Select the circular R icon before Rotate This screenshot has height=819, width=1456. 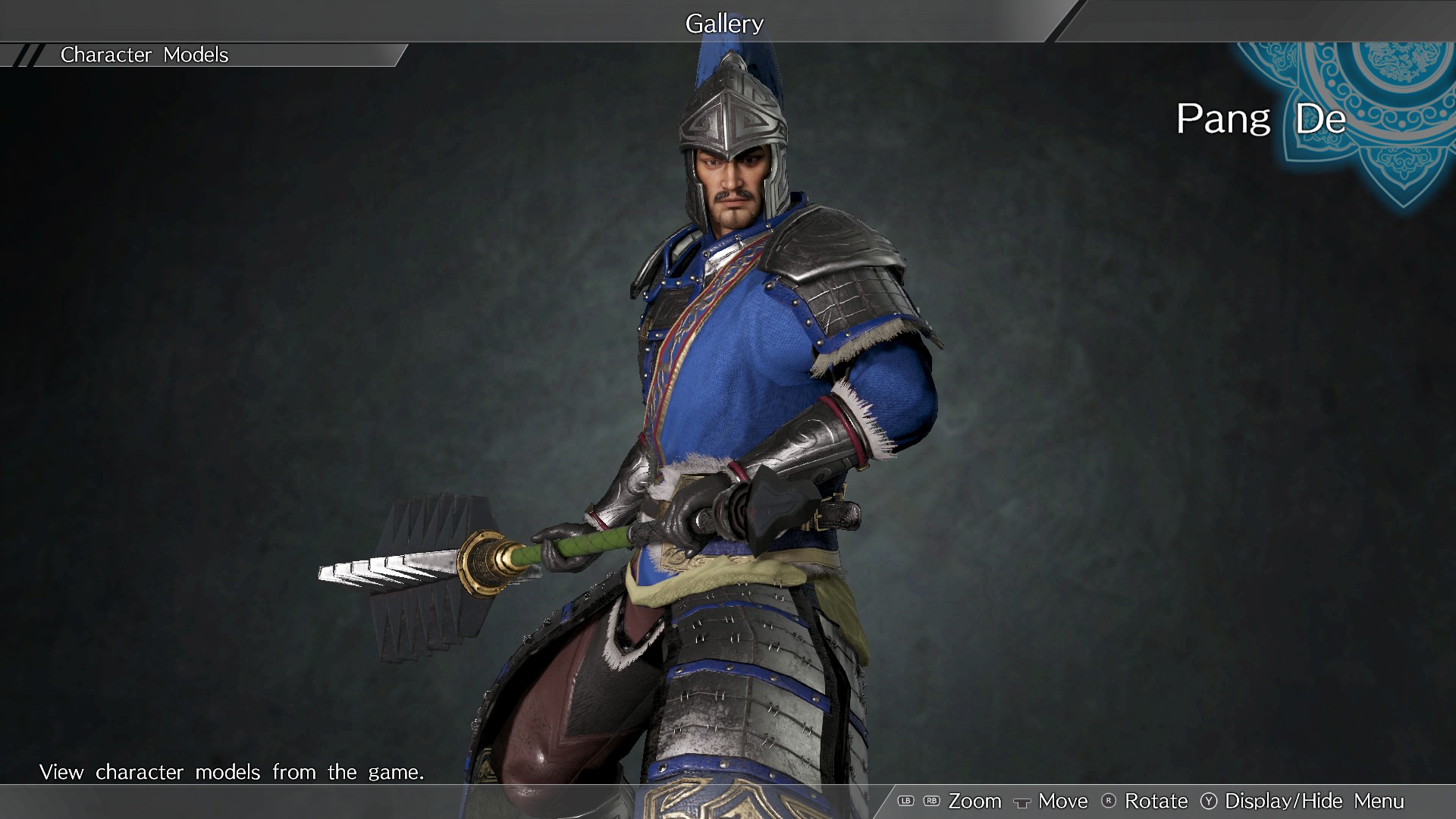(x=1109, y=801)
